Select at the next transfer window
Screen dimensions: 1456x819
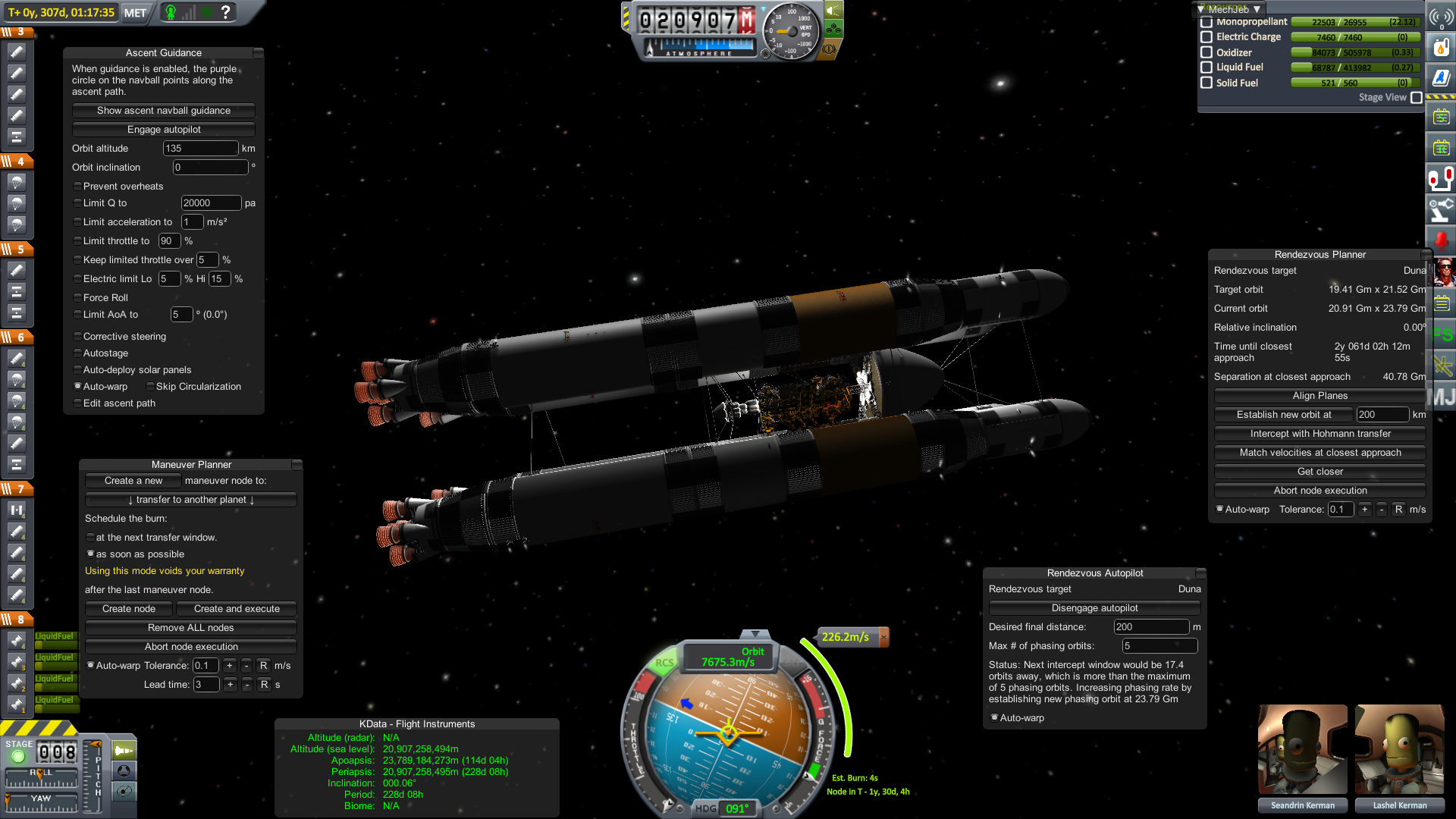(90, 538)
